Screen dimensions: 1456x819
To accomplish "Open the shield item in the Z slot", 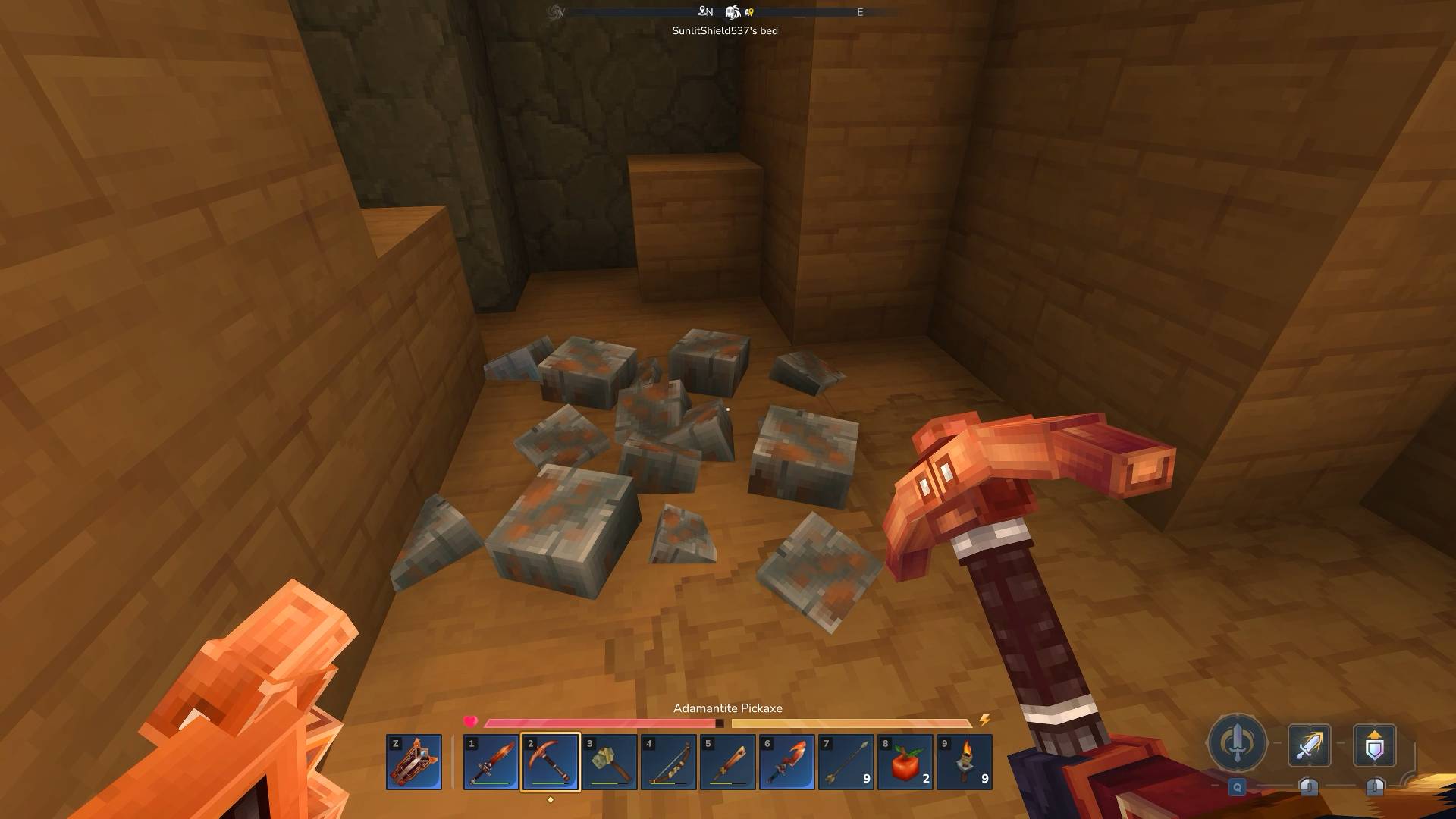I will 413,762.
